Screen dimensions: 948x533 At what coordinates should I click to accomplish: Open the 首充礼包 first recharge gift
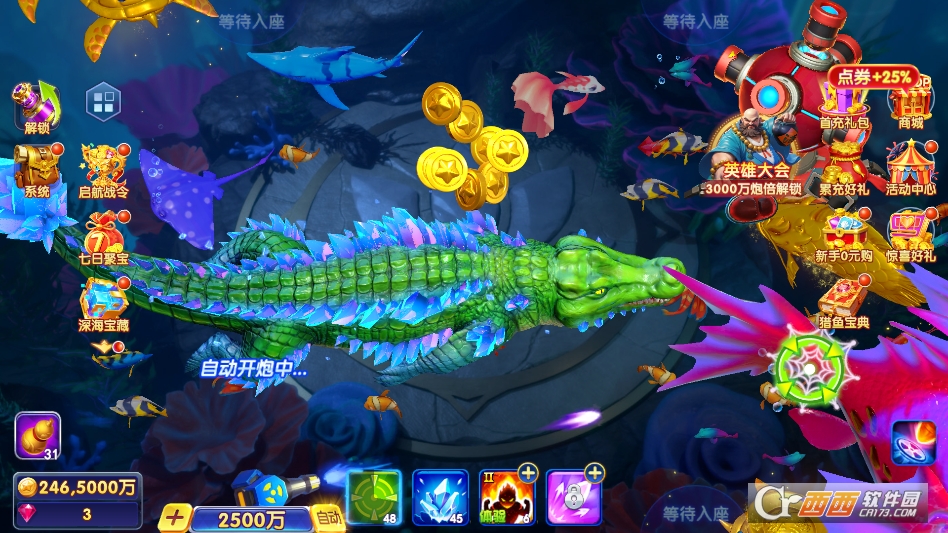(844, 104)
